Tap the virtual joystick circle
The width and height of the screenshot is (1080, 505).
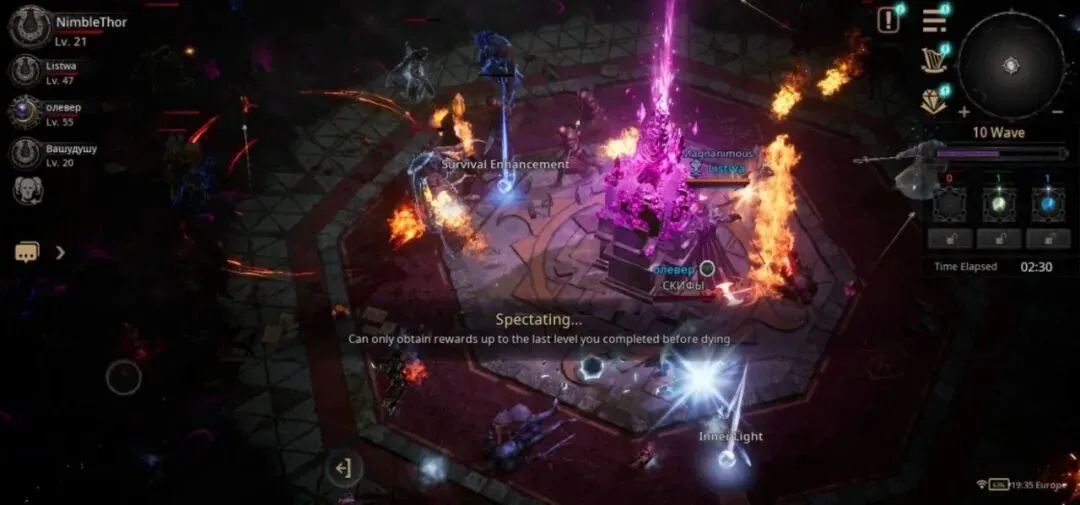point(124,377)
